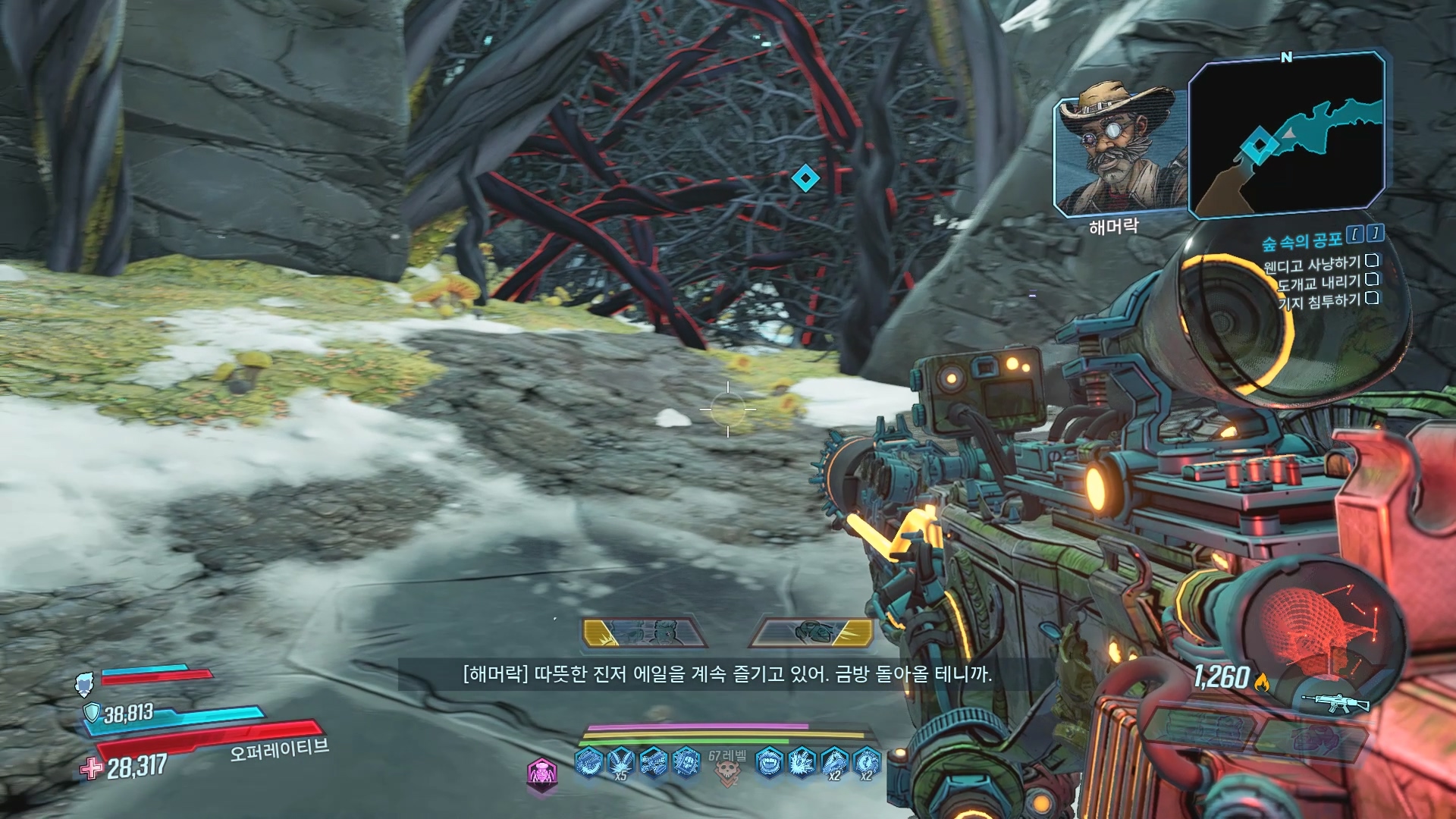1456x819 pixels.
Task: Open the minimap in the top-right corner
Action: [1287, 134]
